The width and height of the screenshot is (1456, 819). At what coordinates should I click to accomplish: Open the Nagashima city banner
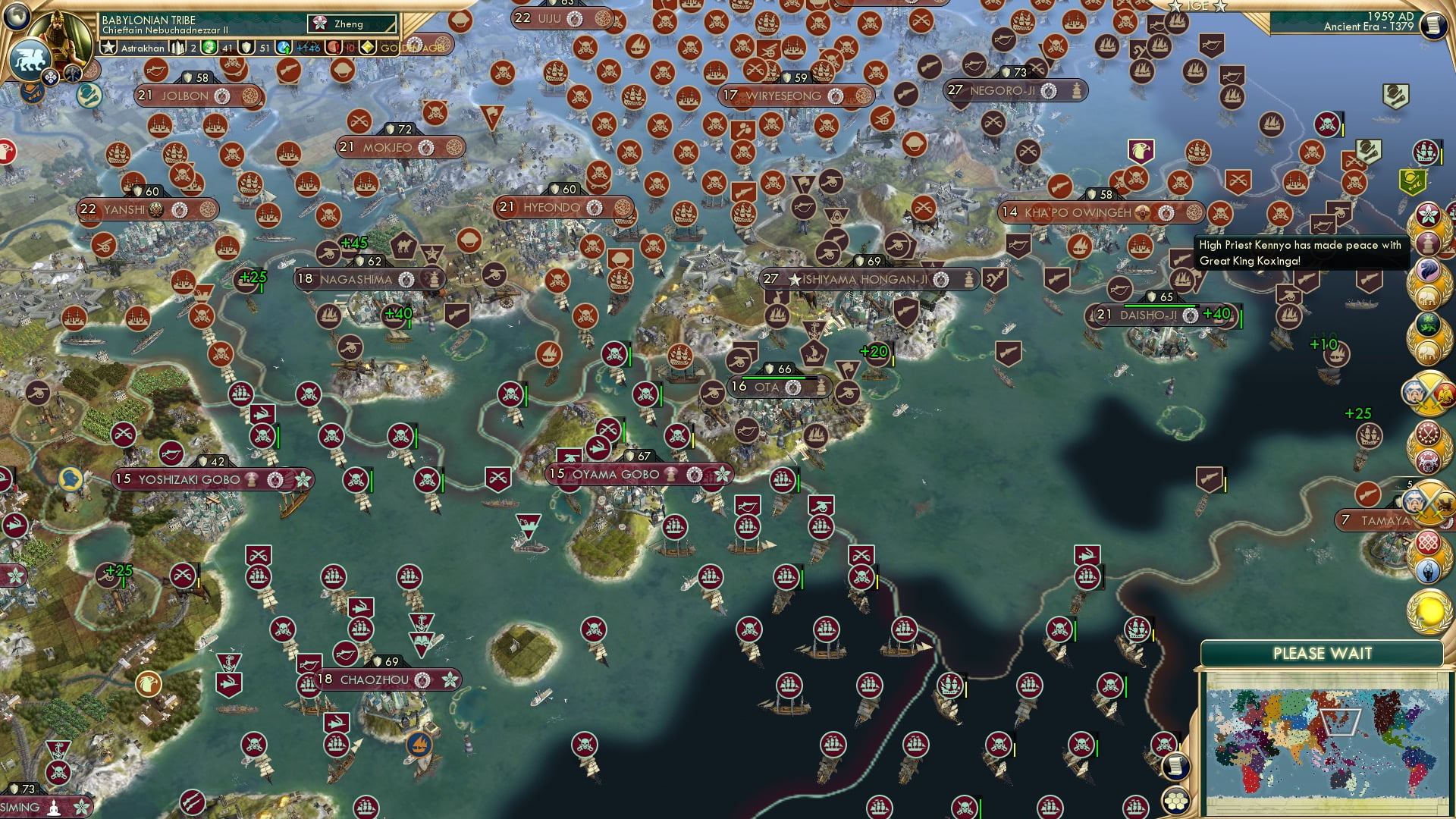(x=356, y=279)
